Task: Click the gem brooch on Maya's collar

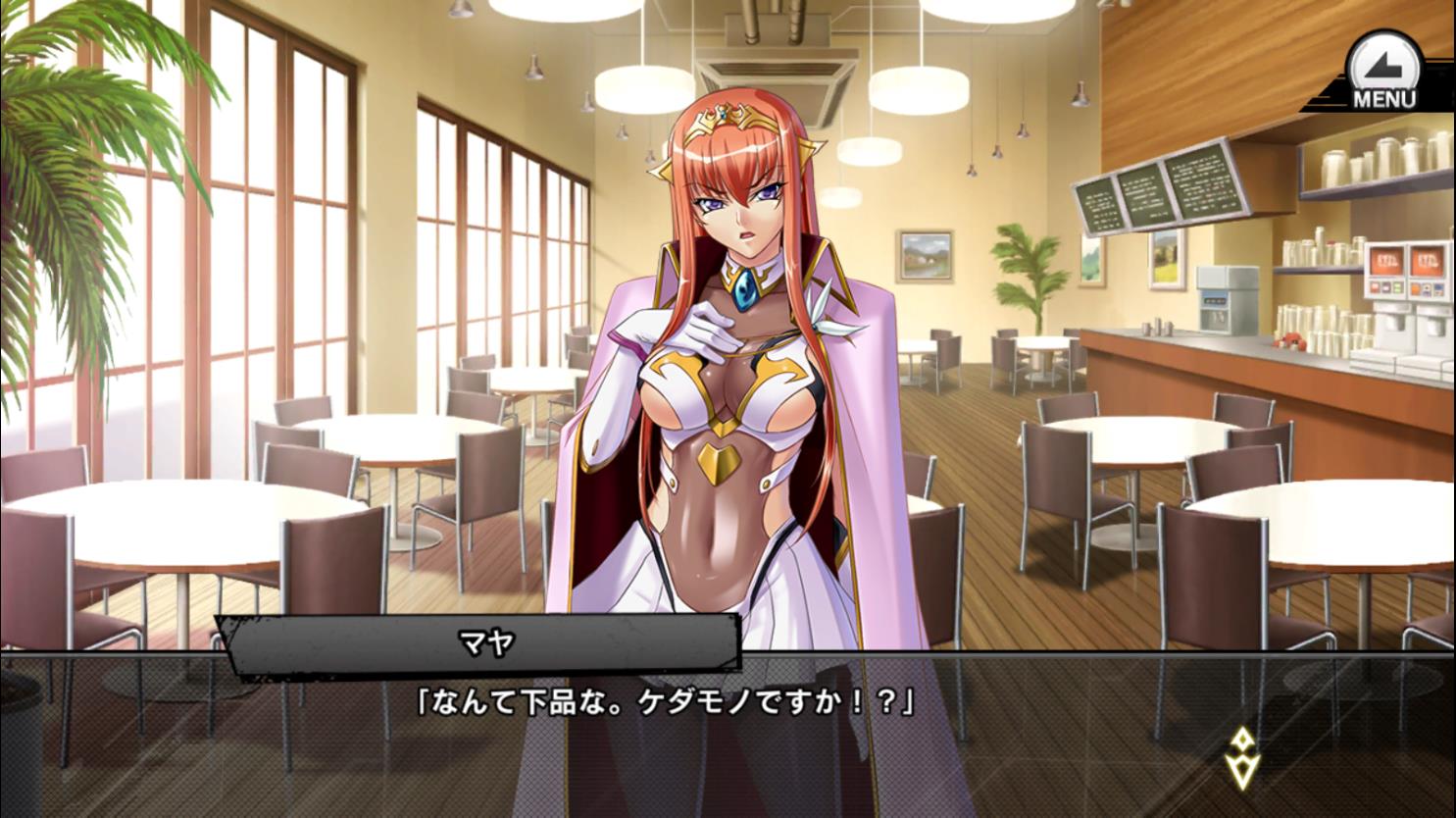Action: click(746, 288)
